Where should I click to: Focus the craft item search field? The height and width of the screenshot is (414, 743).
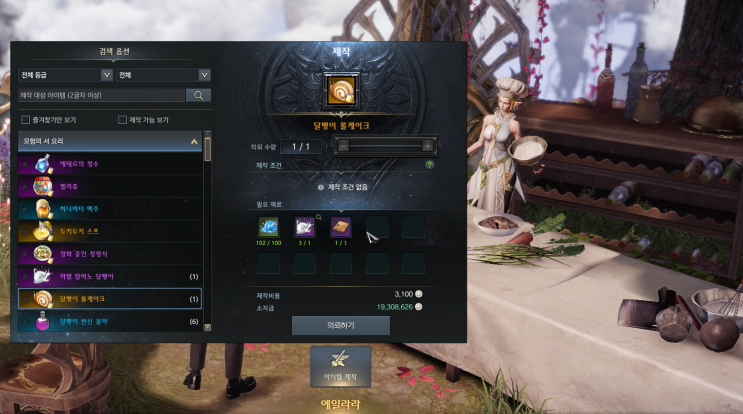(x=102, y=96)
